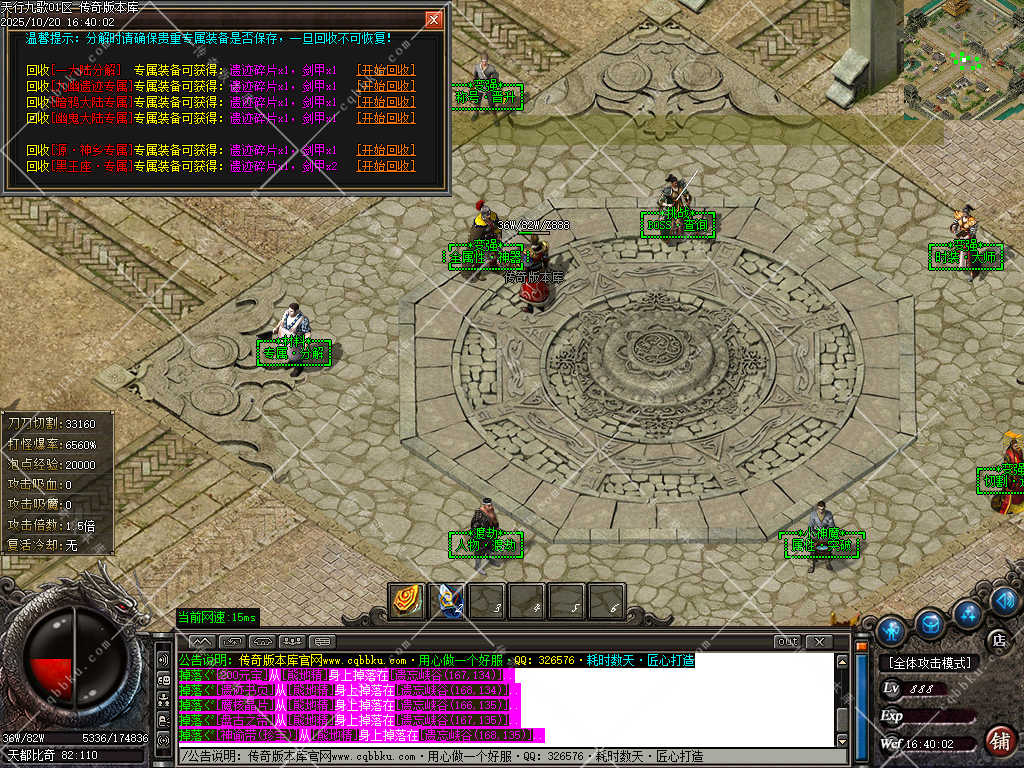This screenshot has width=1024, height=768.
Task: Open the minimap in the corner
Action: point(963,60)
